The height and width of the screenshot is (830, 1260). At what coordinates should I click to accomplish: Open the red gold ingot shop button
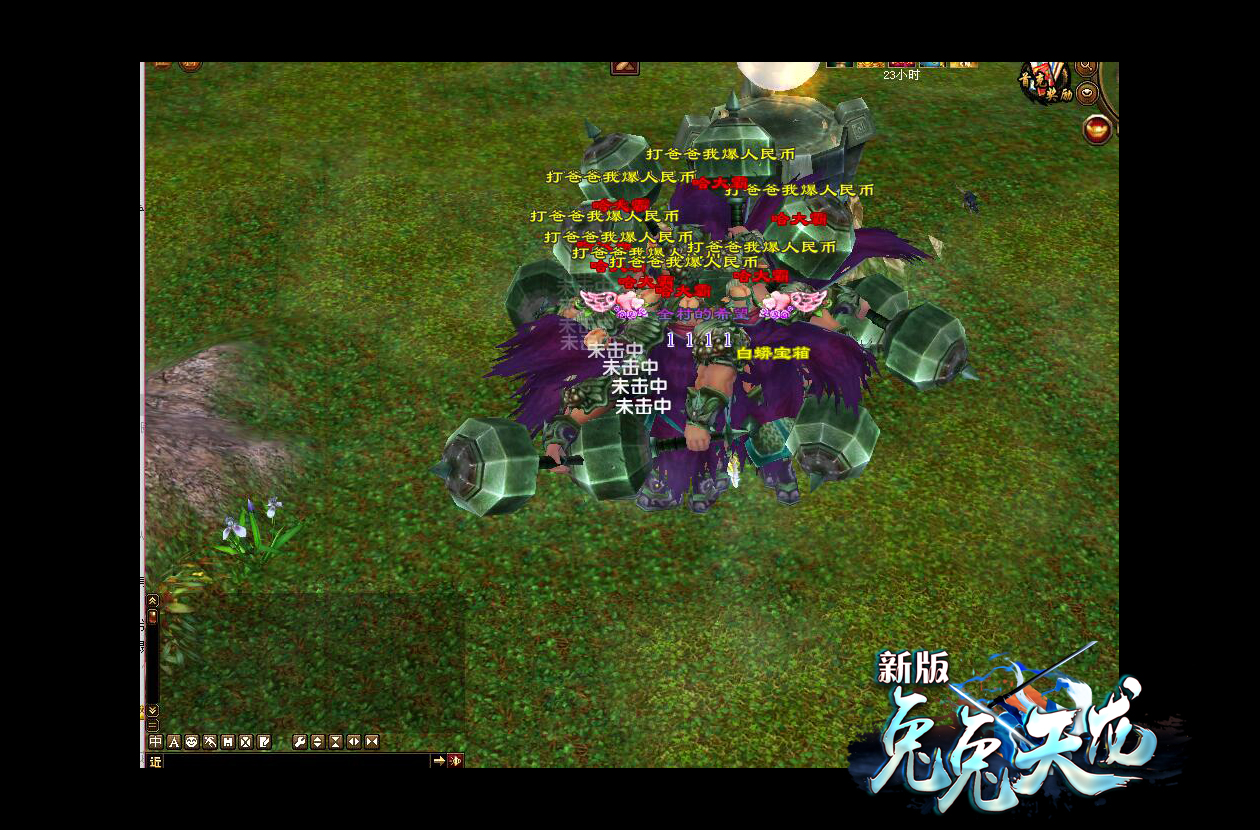[1098, 129]
